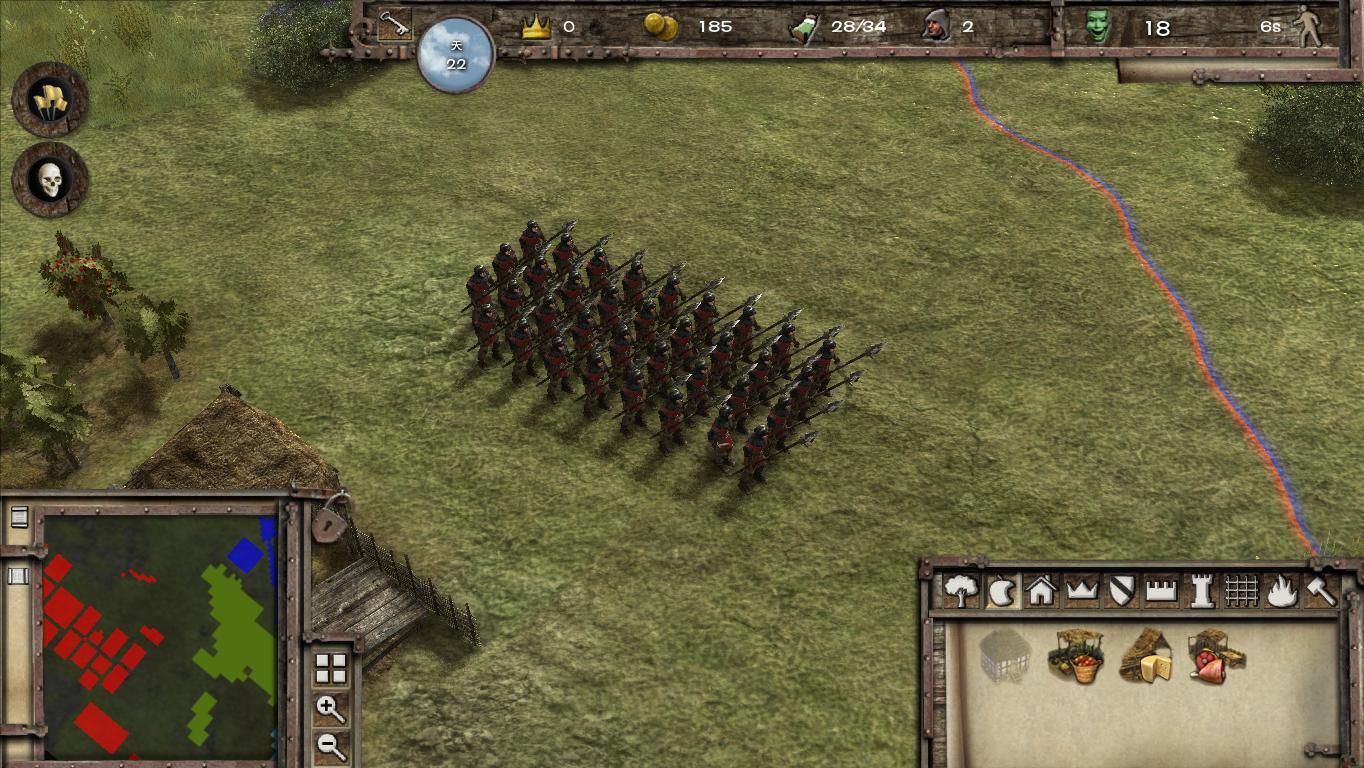Viewport: 1364px width, 768px height.
Task: Switch to the flame category tab
Action: [x=1281, y=591]
